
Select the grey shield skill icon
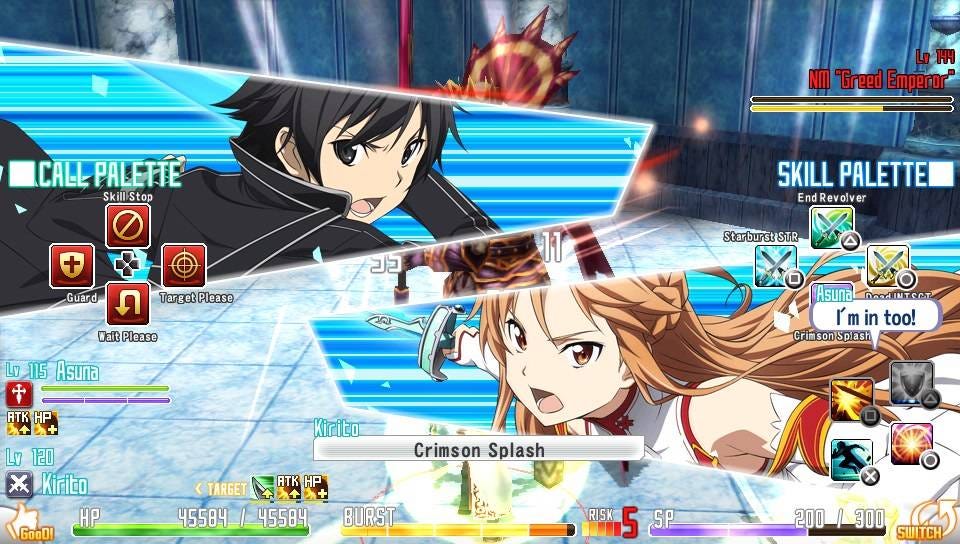pyautogui.click(x=911, y=382)
